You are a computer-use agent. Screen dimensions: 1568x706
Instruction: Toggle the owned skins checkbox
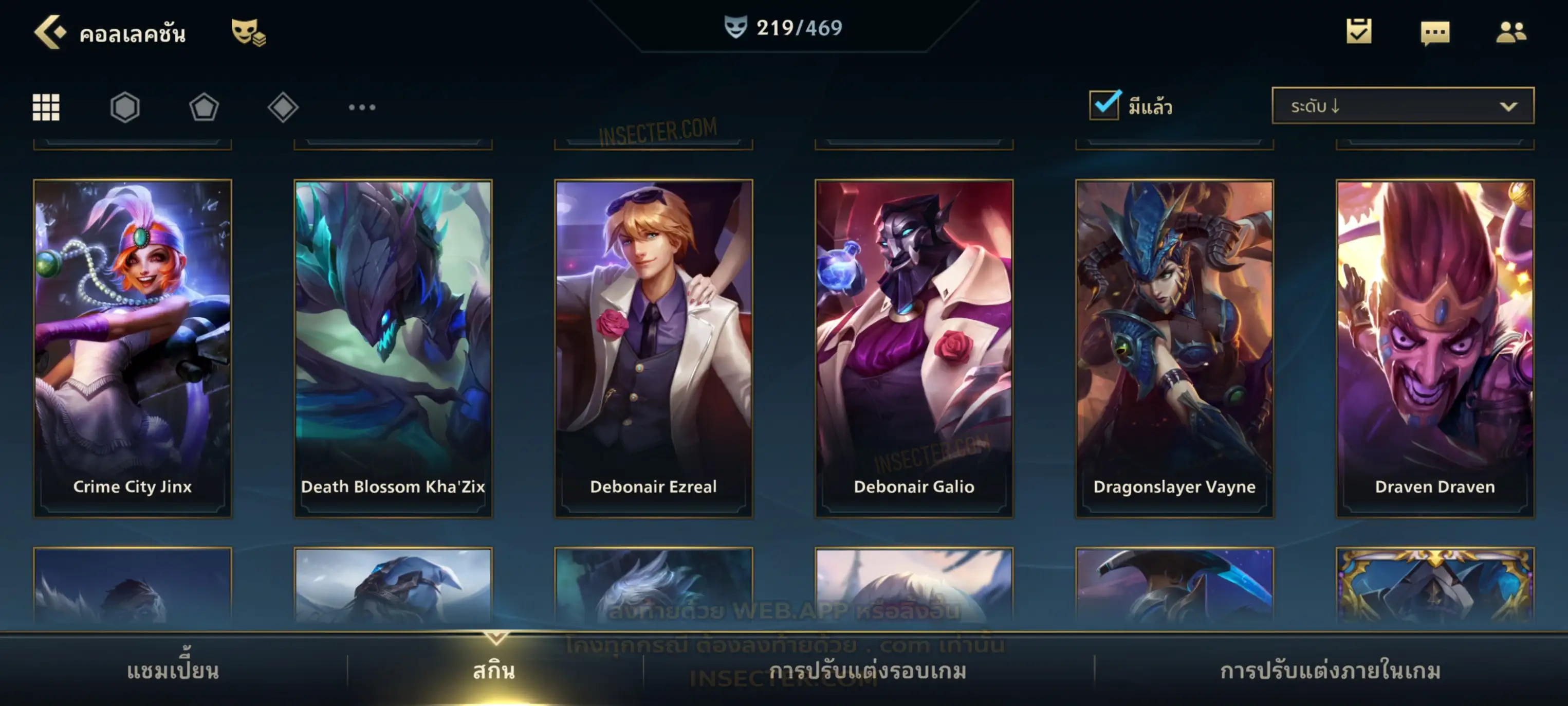coord(1104,105)
